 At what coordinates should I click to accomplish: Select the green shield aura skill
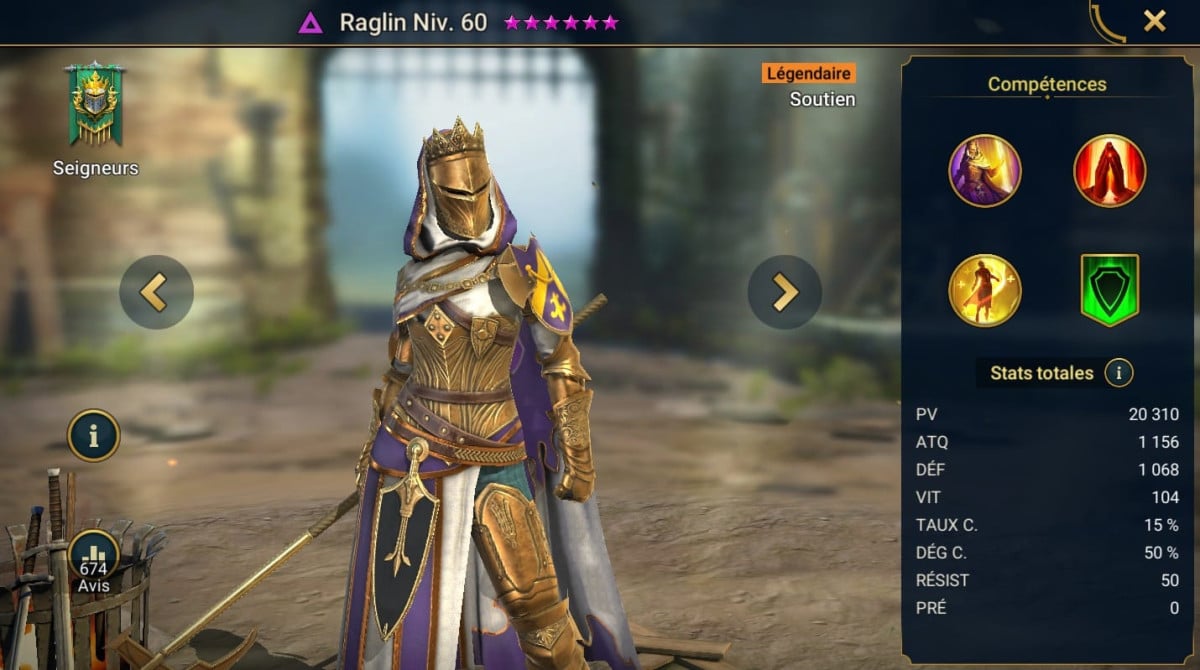point(1110,290)
